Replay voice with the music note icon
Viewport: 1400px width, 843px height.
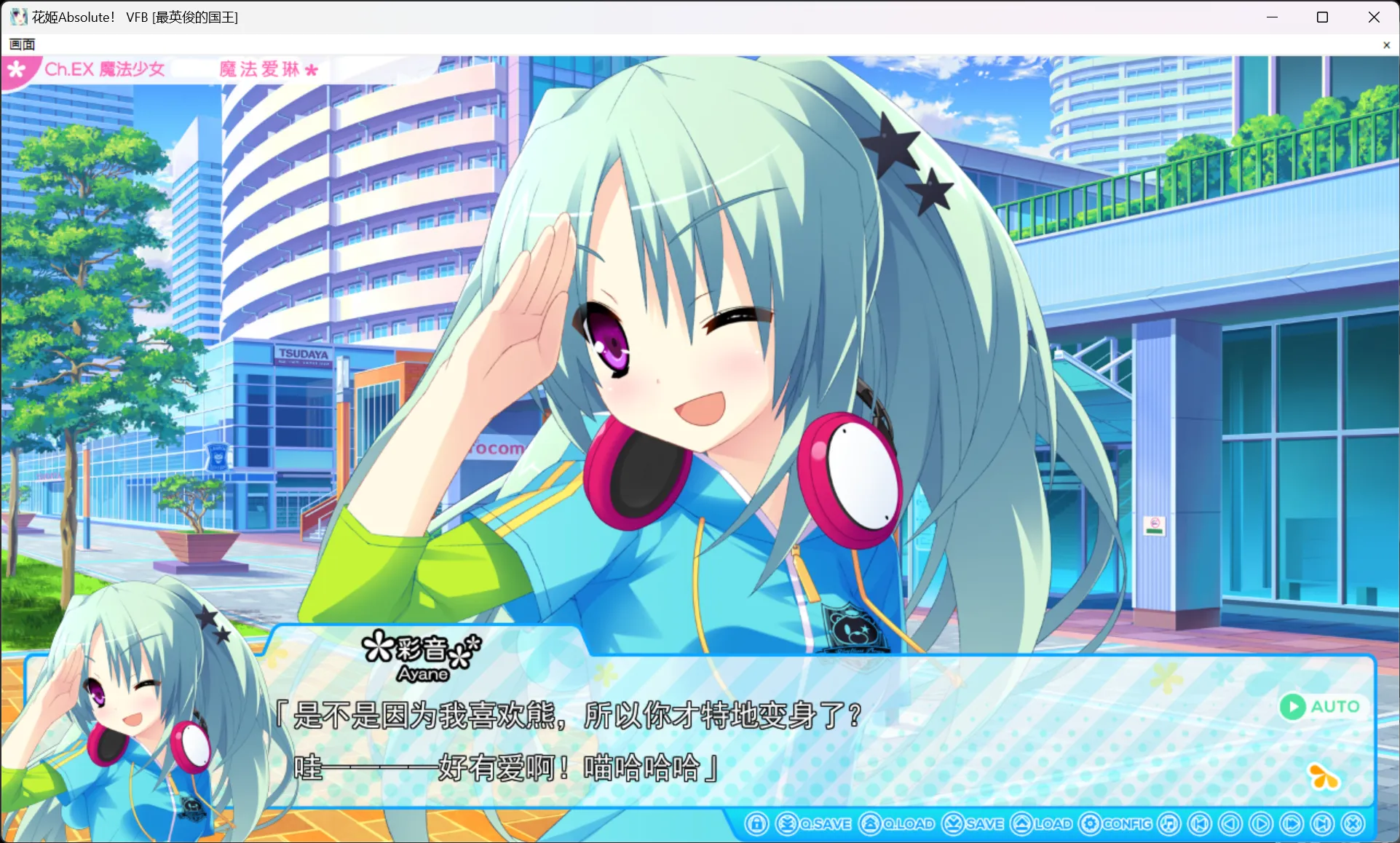(1168, 824)
